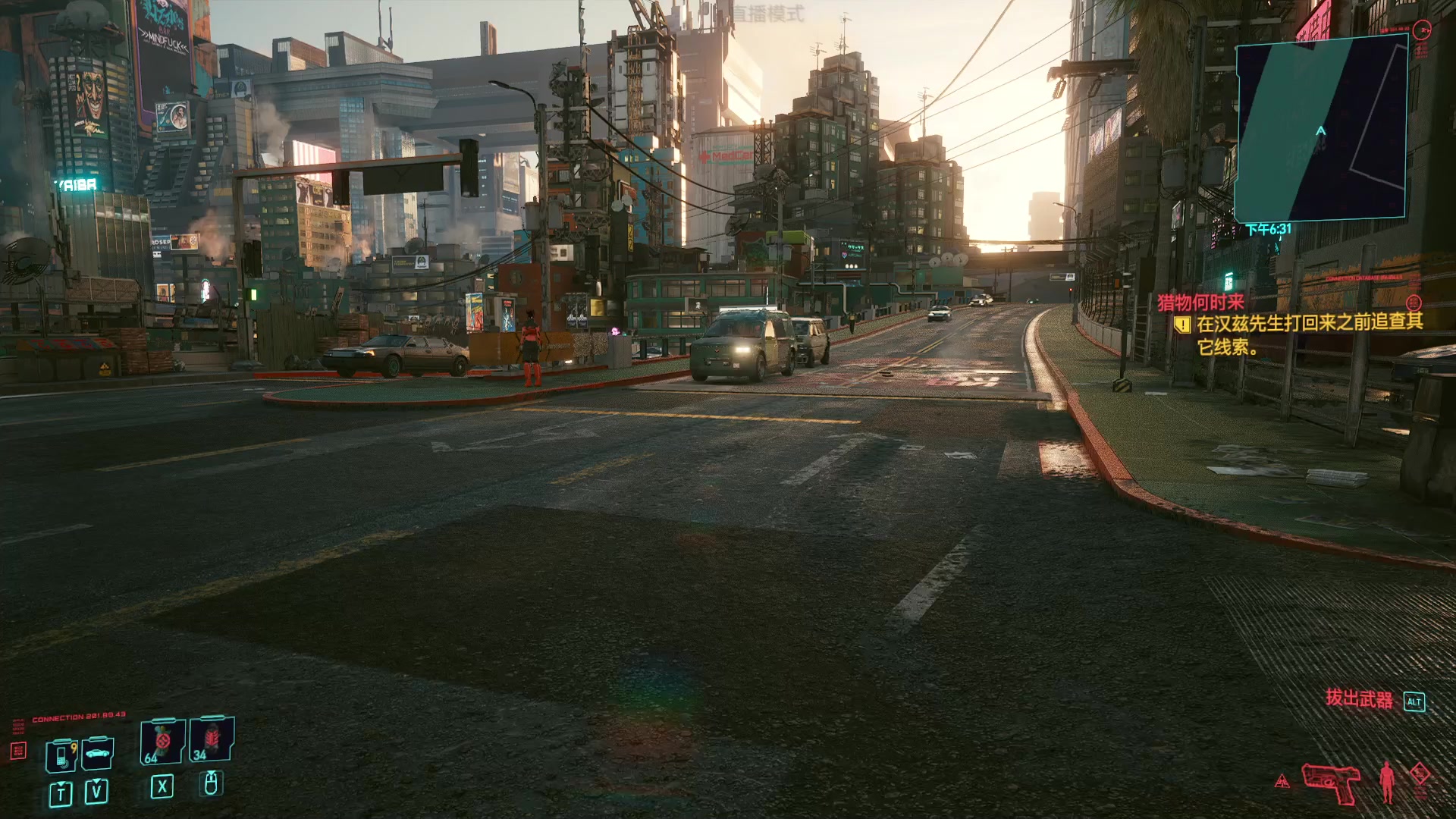Select the car vehicle-call icon
The width and height of the screenshot is (1456, 819).
[98, 753]
